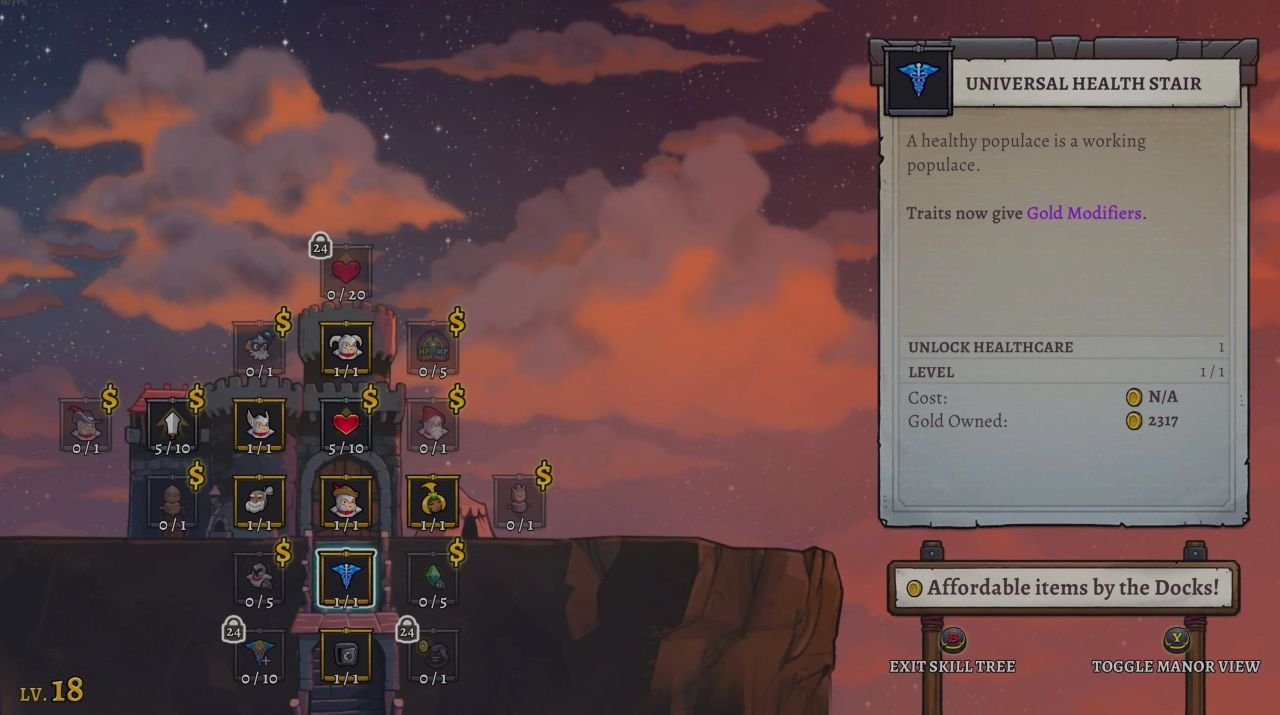The height and width of the screenshot is (715, 1280).
Task: Select the blue caduceus healthcare skill node
Action: click(x=346, y=577)
